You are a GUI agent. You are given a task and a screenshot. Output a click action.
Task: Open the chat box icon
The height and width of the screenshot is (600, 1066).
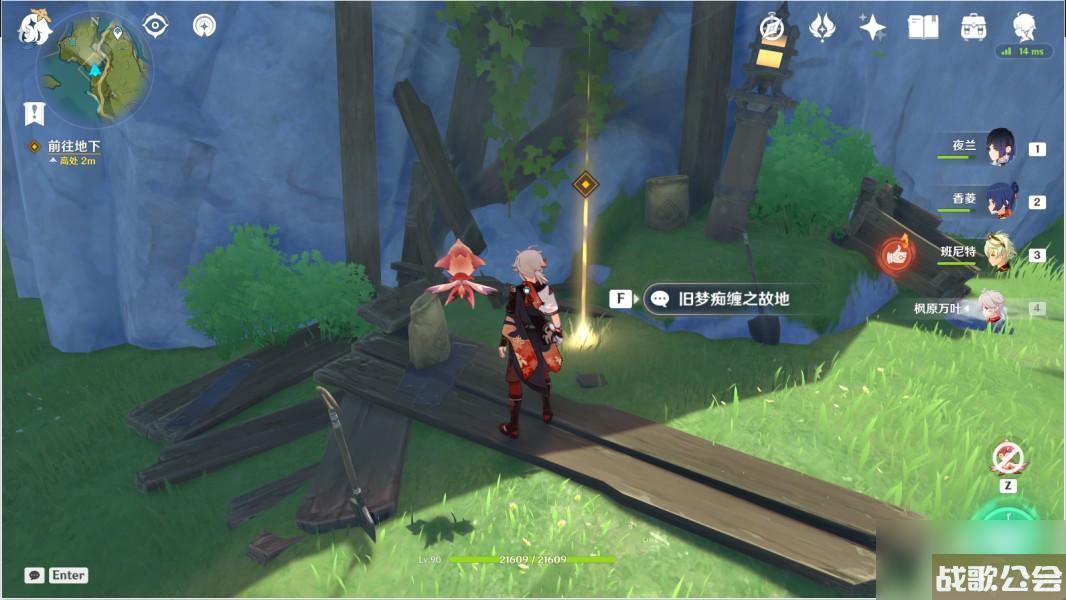coord(35,575)
